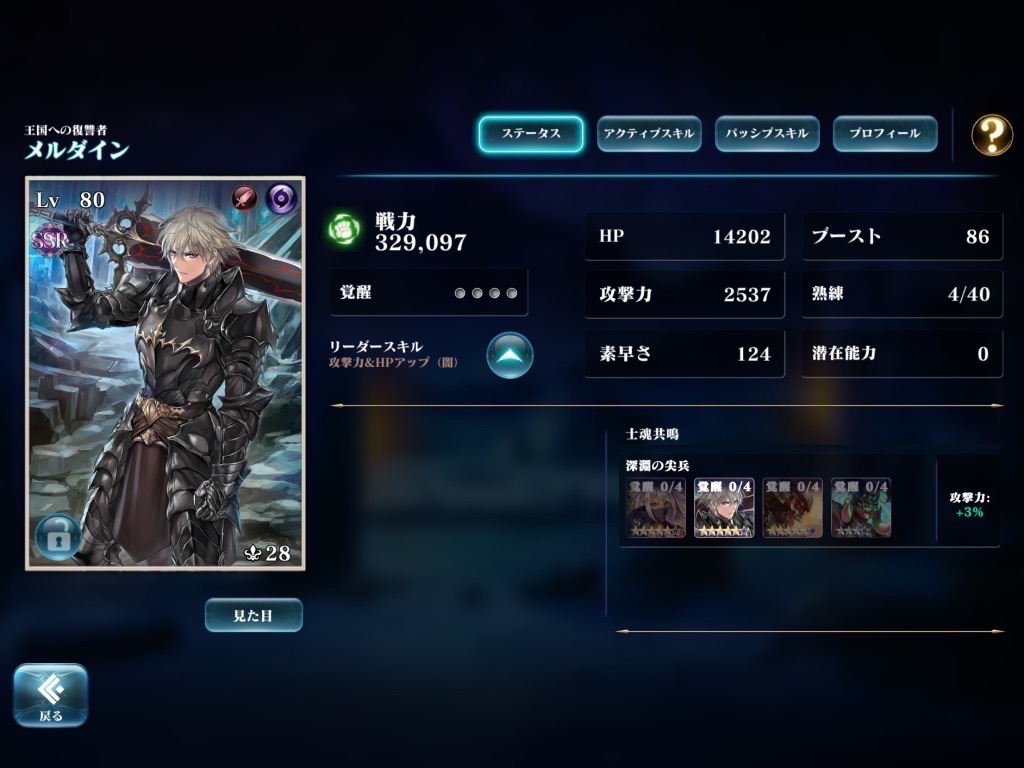Tap the purple dark element icon
The height and width of the screenshot is (768, 1024).
[x=281, y=198]
